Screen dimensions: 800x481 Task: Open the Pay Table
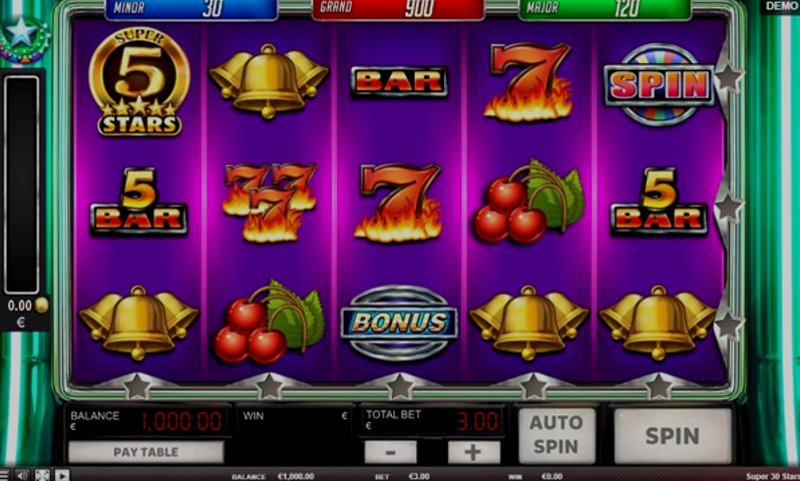click(146, 452)
